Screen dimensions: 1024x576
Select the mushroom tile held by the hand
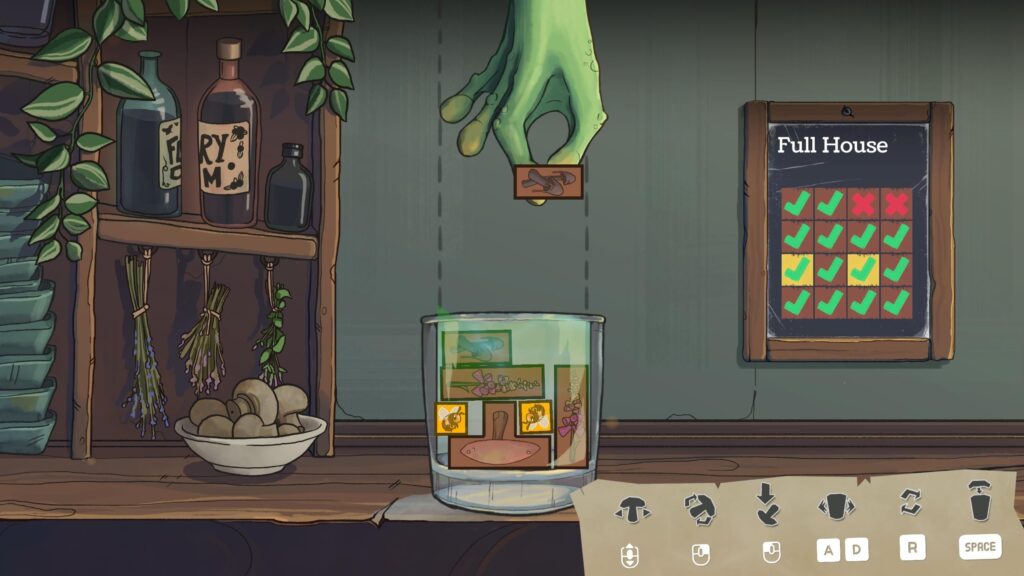(x=548, y=181)
